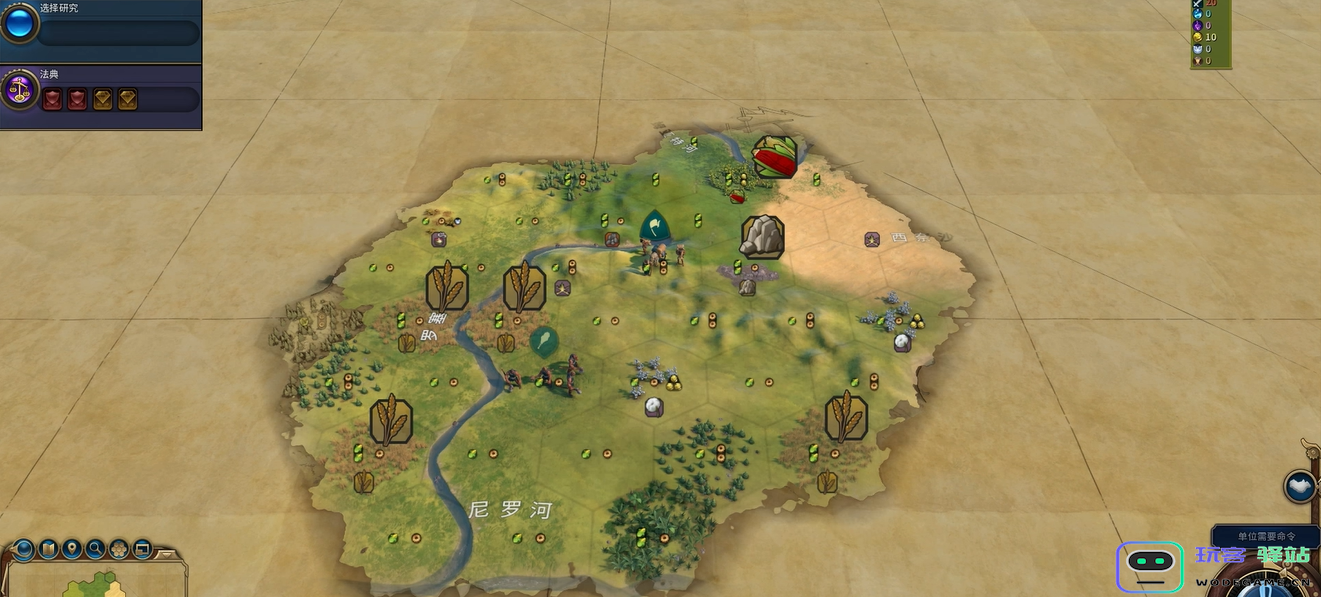Click the globe button above the minimap
The image size is (1321, 597).
tap(23, 549)
